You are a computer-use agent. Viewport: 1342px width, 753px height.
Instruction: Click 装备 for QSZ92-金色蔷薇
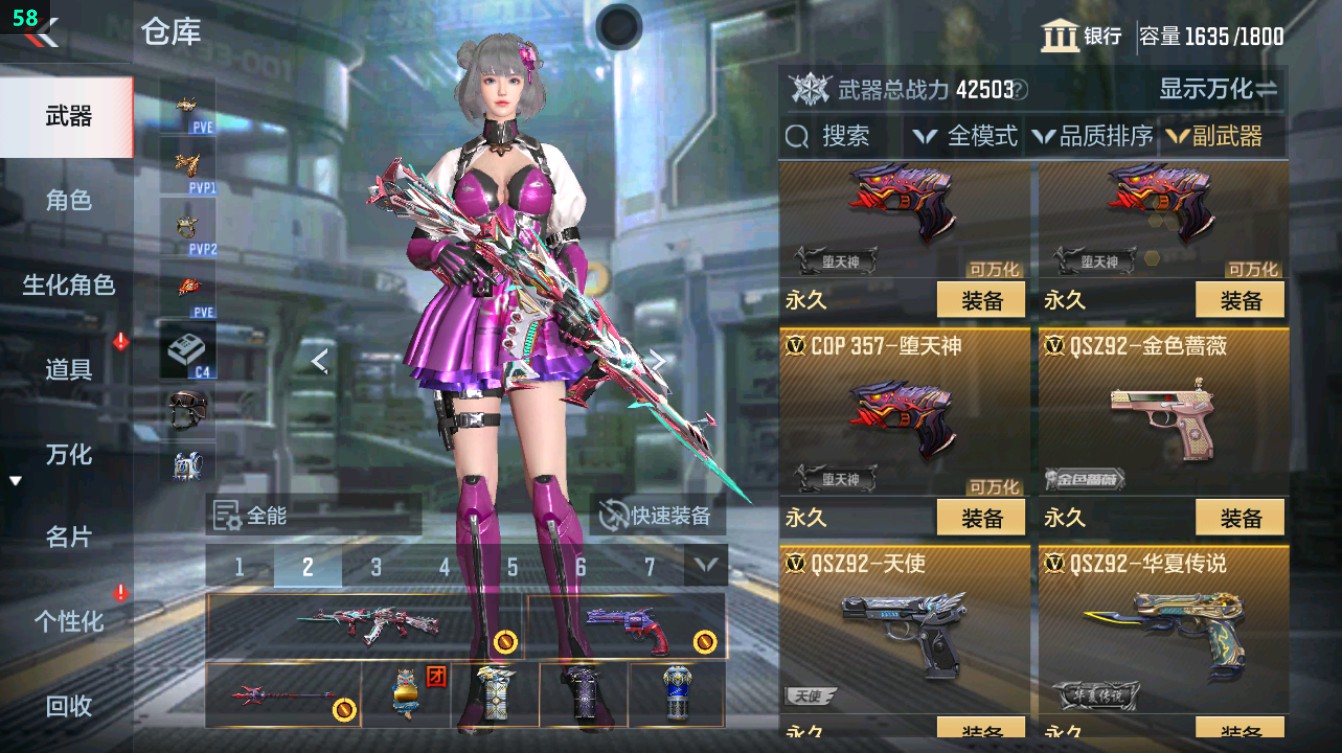coord(1240,518)
